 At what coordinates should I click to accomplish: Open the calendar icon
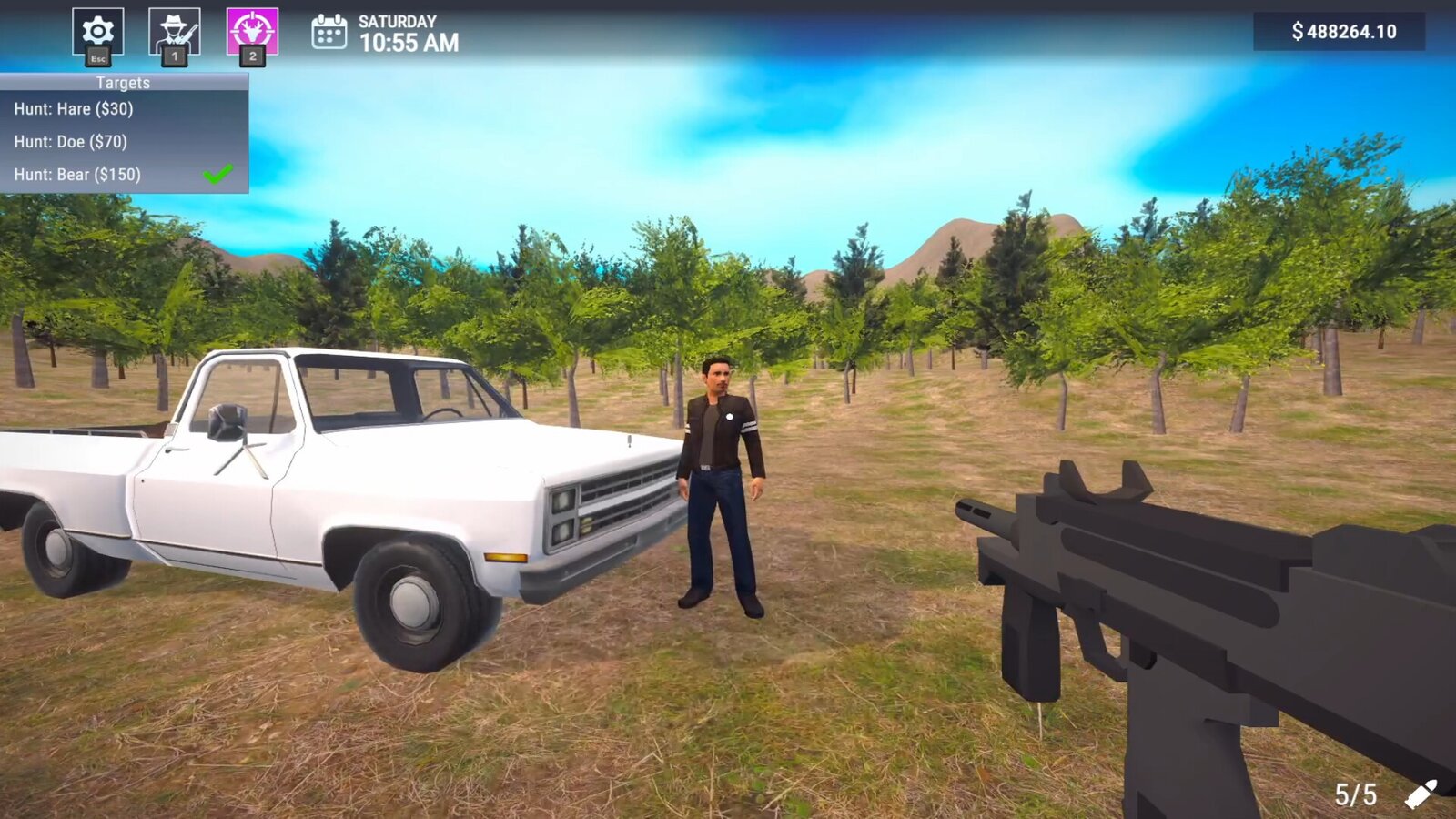[329, 30]
